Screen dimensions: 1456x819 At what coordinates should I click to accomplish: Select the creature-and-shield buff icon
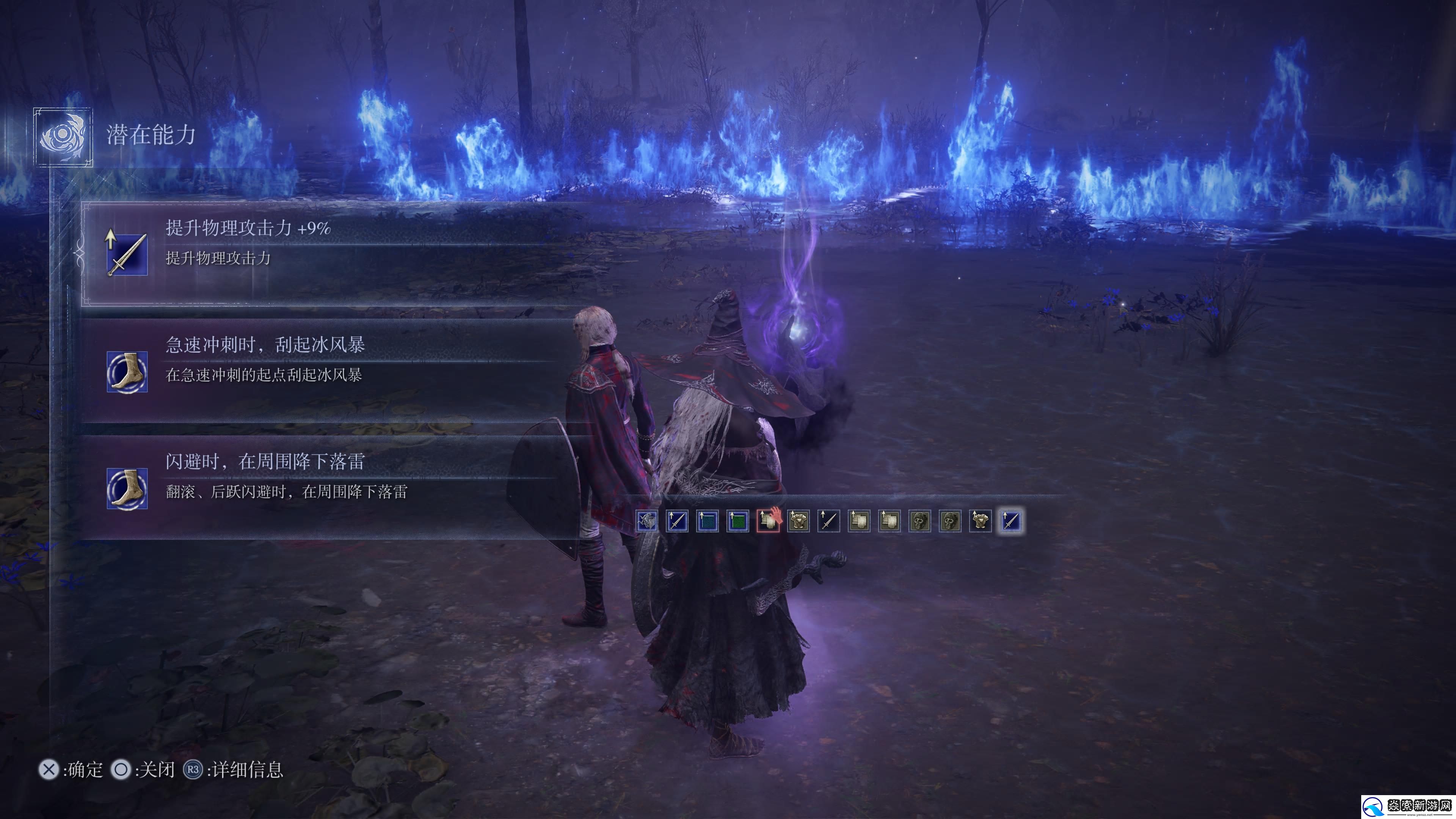646,521
